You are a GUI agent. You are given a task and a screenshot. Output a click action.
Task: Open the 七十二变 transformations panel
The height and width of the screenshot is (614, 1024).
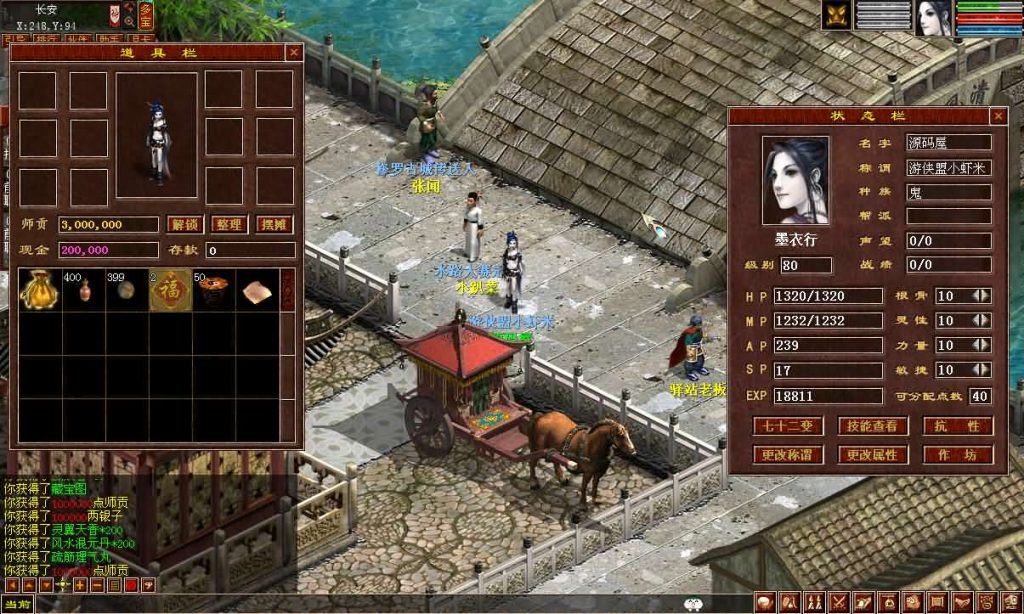coord(788,426)
